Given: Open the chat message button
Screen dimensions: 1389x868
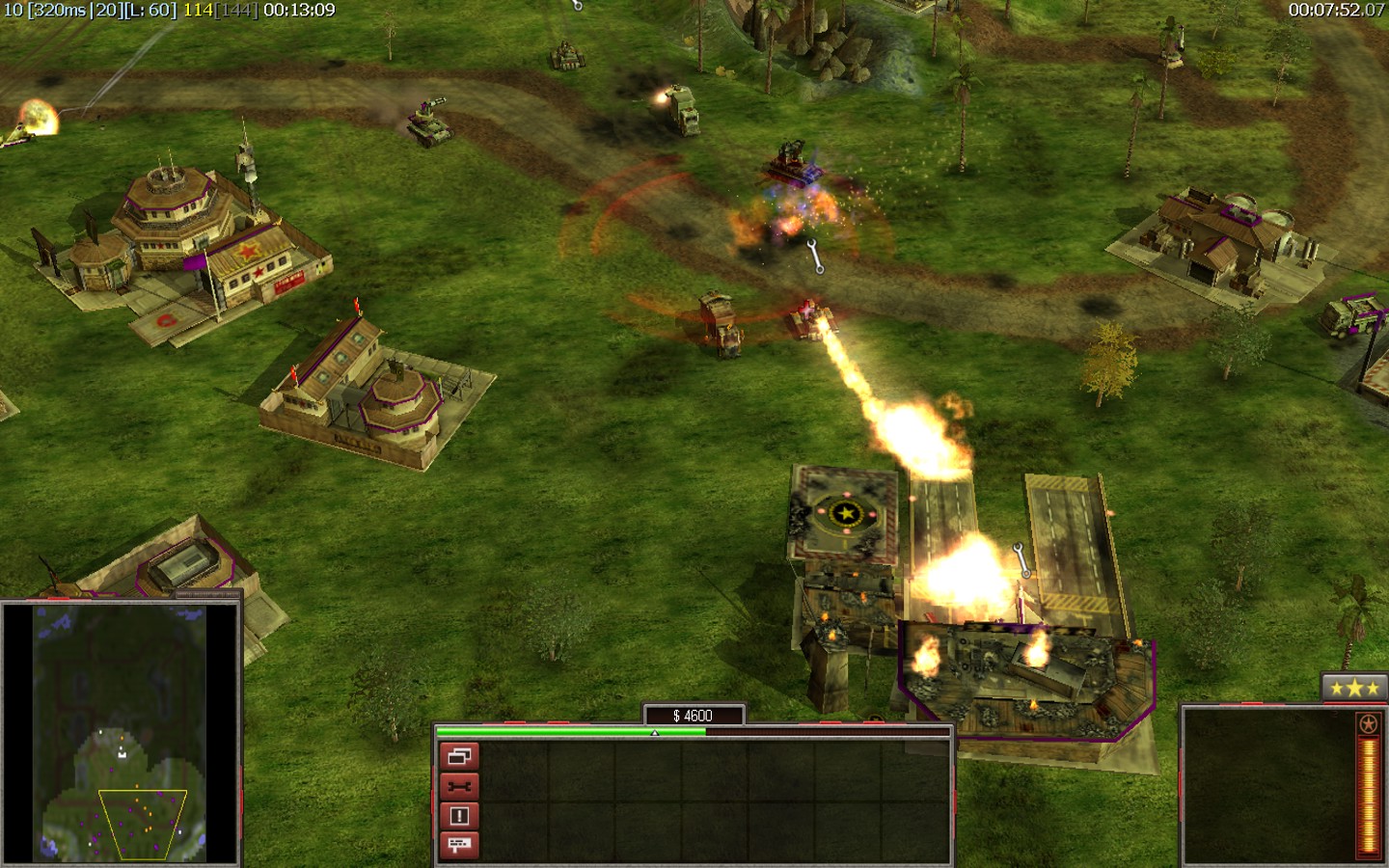Looking at the screenshot, I should pos(459,845).
